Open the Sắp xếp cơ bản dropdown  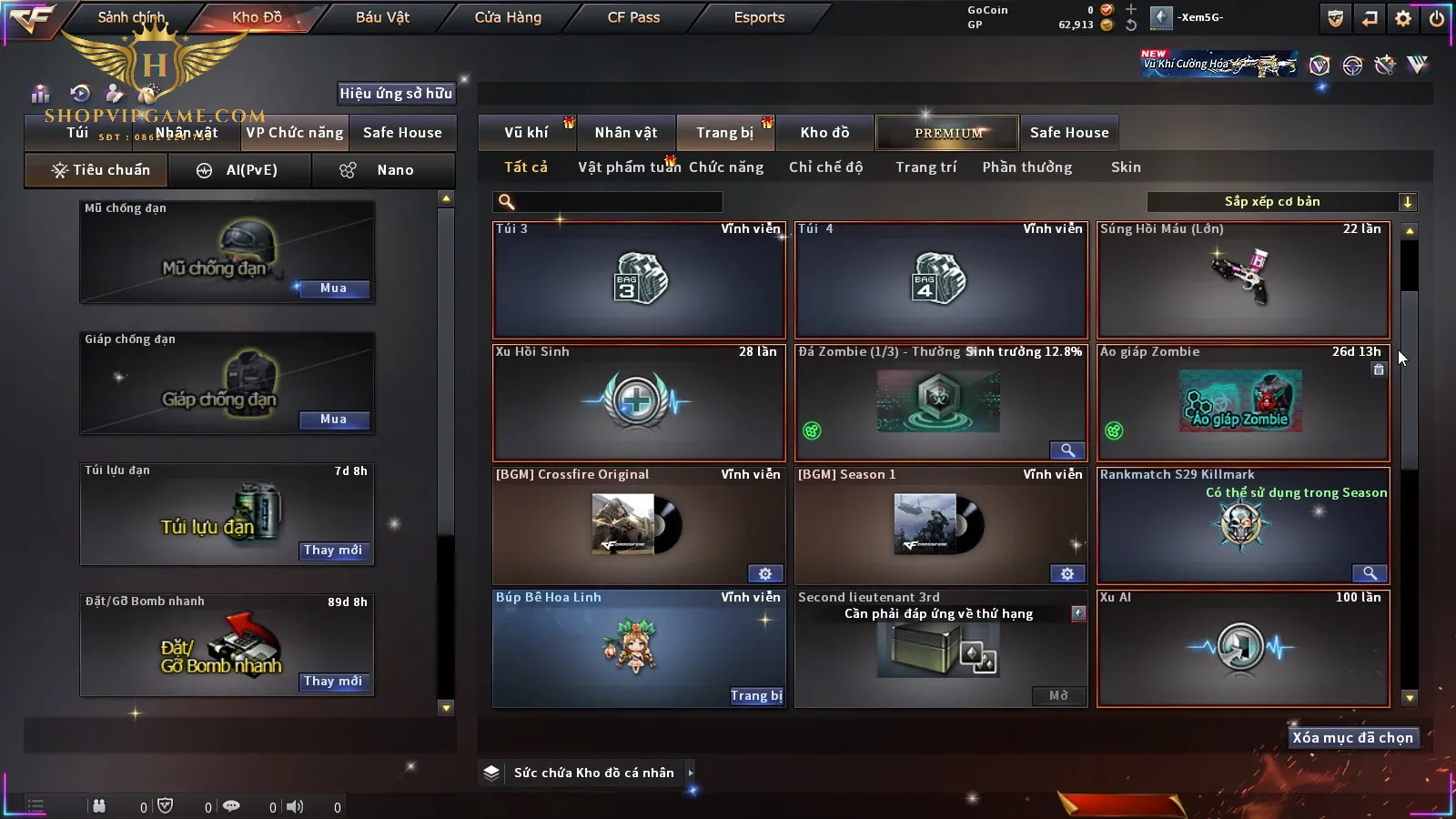click(1281, 202)
